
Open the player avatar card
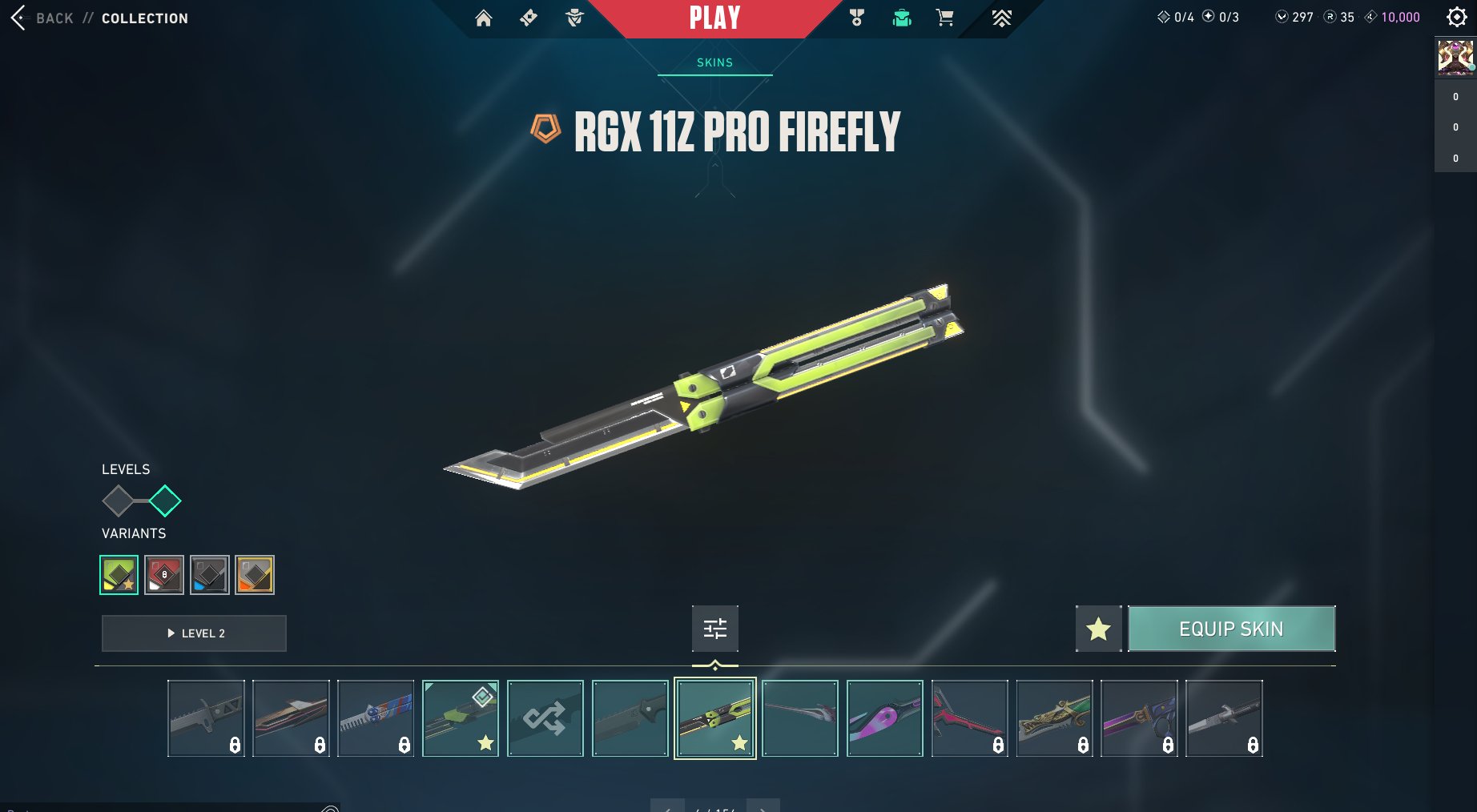1455,58
